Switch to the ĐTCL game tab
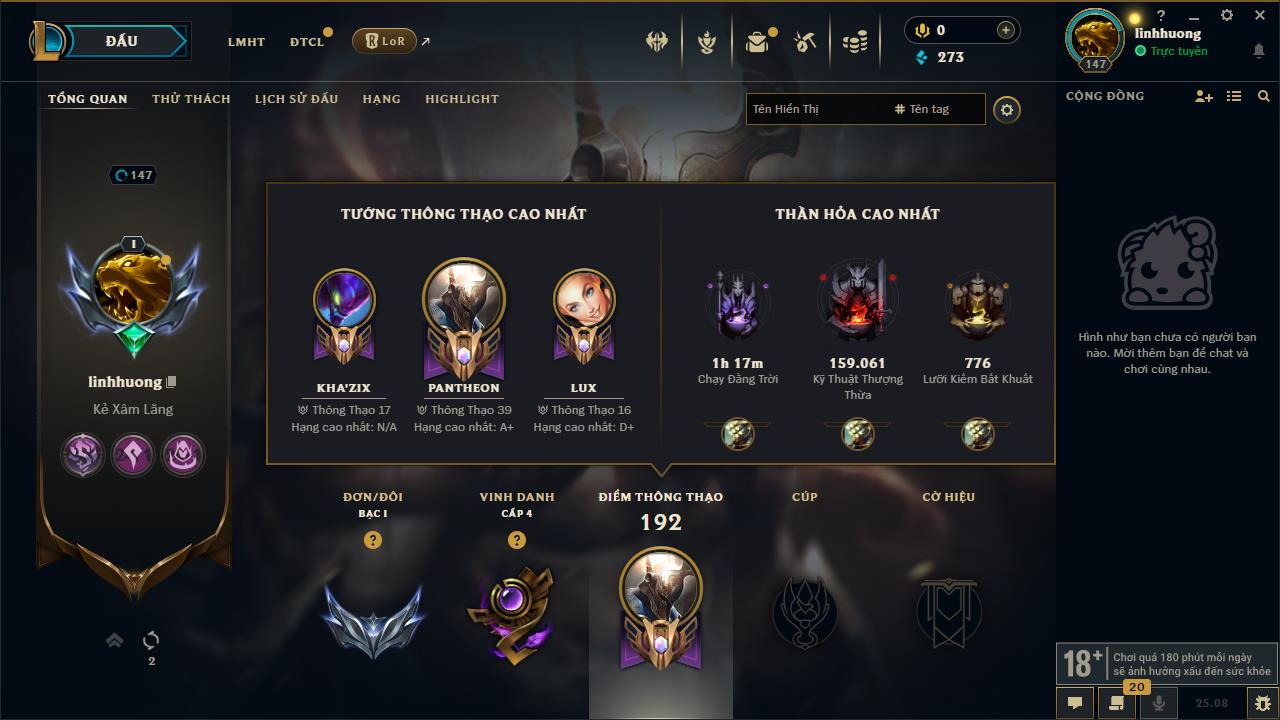 tap(307, 42)
